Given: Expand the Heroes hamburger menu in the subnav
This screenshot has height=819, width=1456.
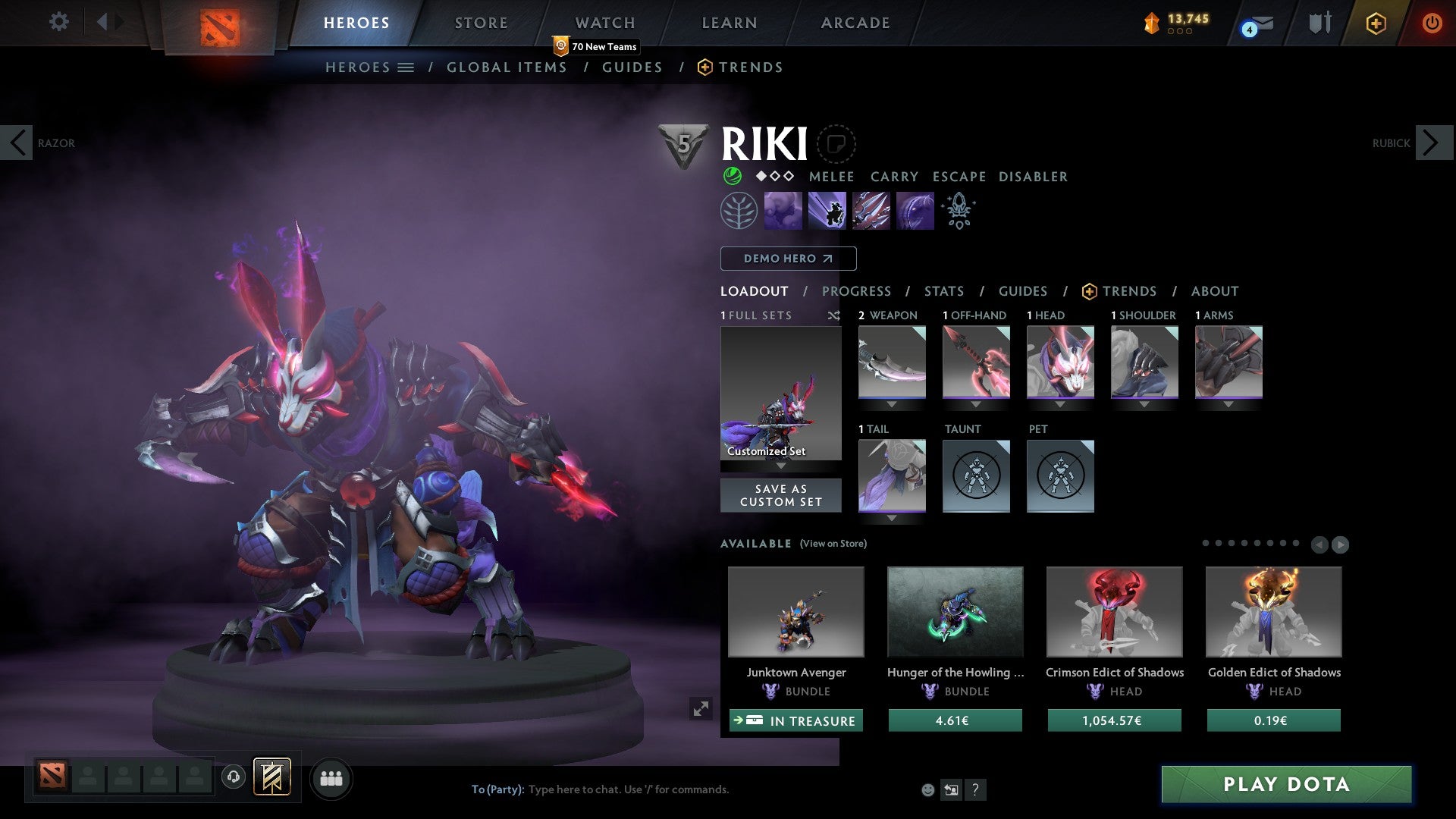Looking at the screenshot, I should [406, 67].
